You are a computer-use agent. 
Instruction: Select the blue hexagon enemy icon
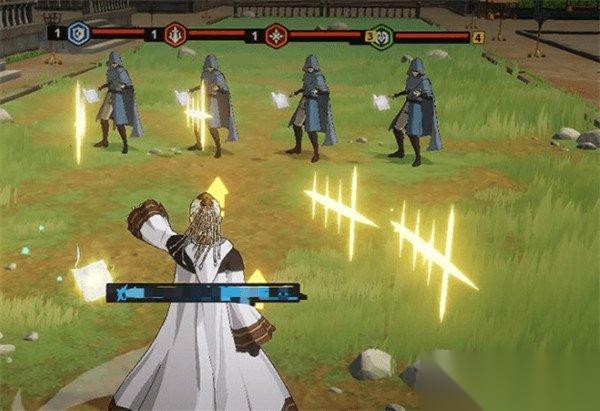pyautogui.click(x=79, y=34)
